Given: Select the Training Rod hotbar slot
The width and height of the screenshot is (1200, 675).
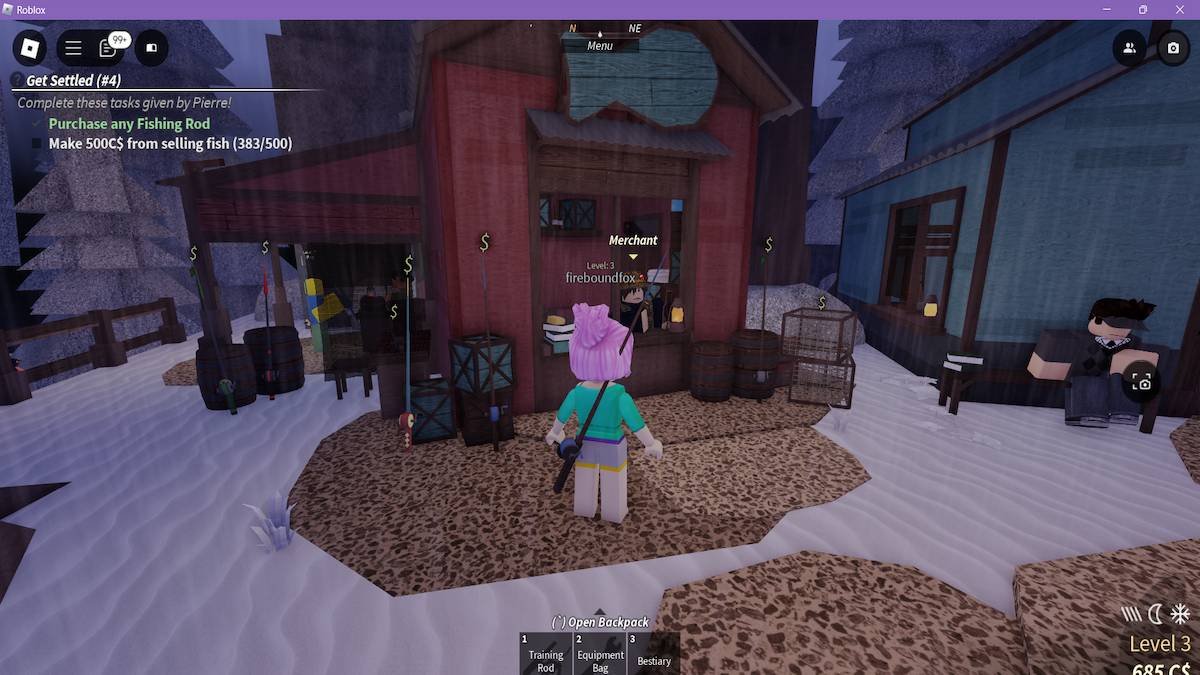Looking at the screenshot, I should (x=545, y=653).
